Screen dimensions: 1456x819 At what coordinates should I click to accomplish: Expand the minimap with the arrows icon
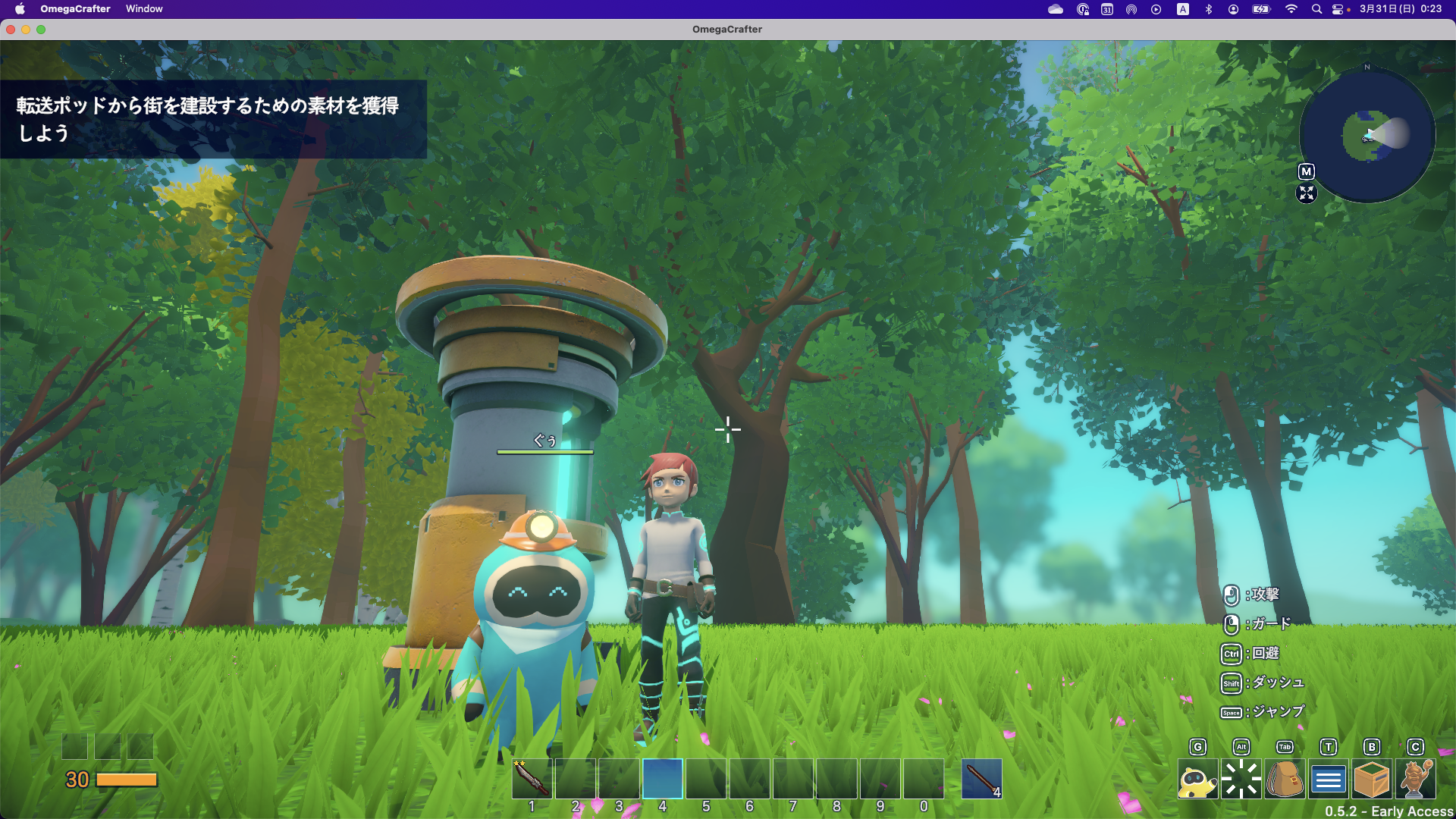1306,193
